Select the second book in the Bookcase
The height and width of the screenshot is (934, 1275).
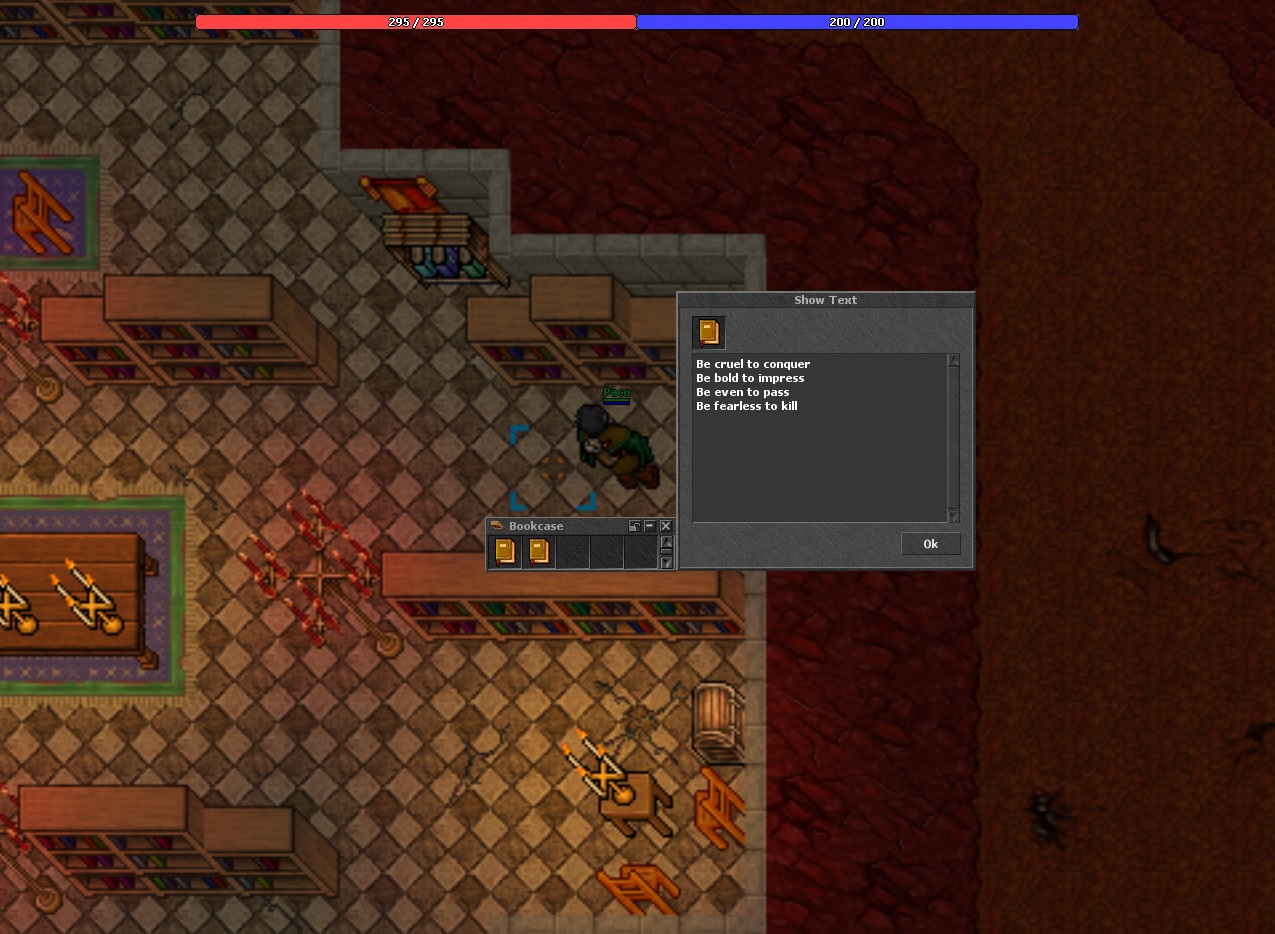pos(539,551)
